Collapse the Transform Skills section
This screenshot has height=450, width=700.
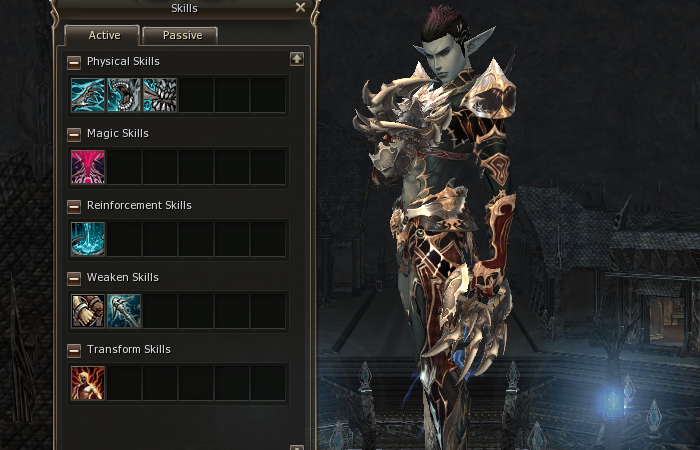[x=74, y=350]
